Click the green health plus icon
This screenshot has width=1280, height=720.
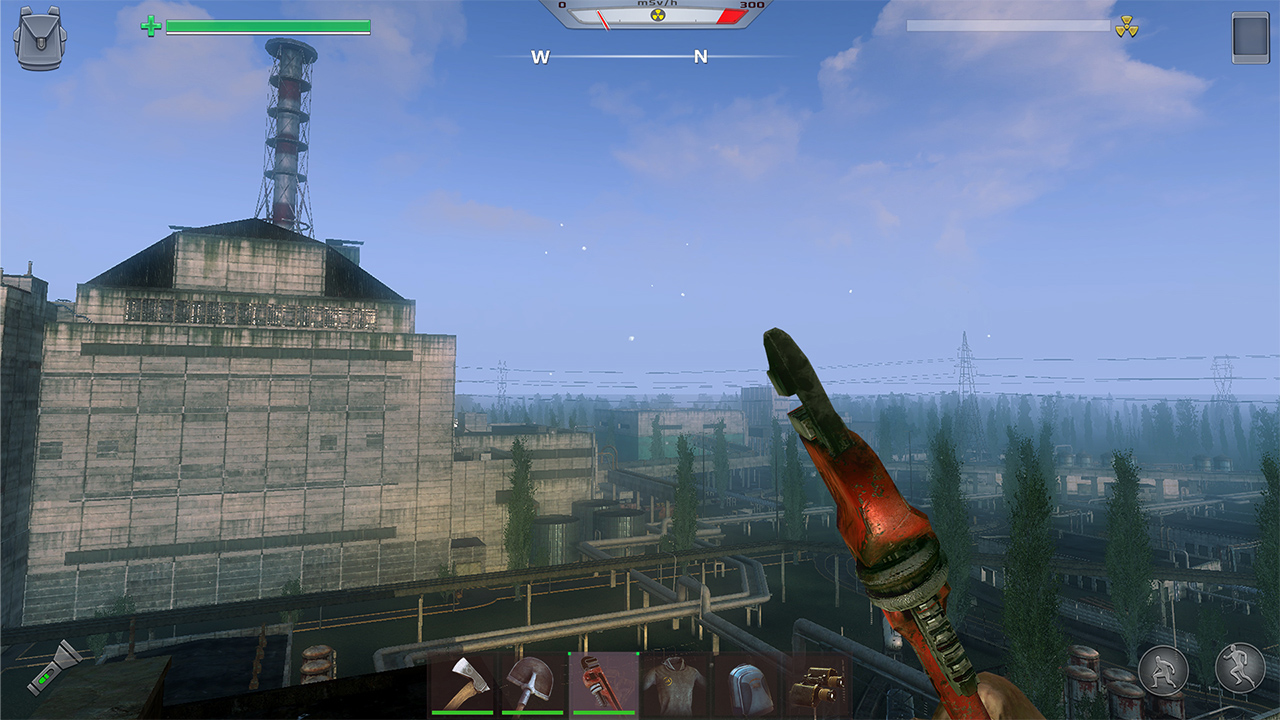pyautogui.click(x=152, y=26)
